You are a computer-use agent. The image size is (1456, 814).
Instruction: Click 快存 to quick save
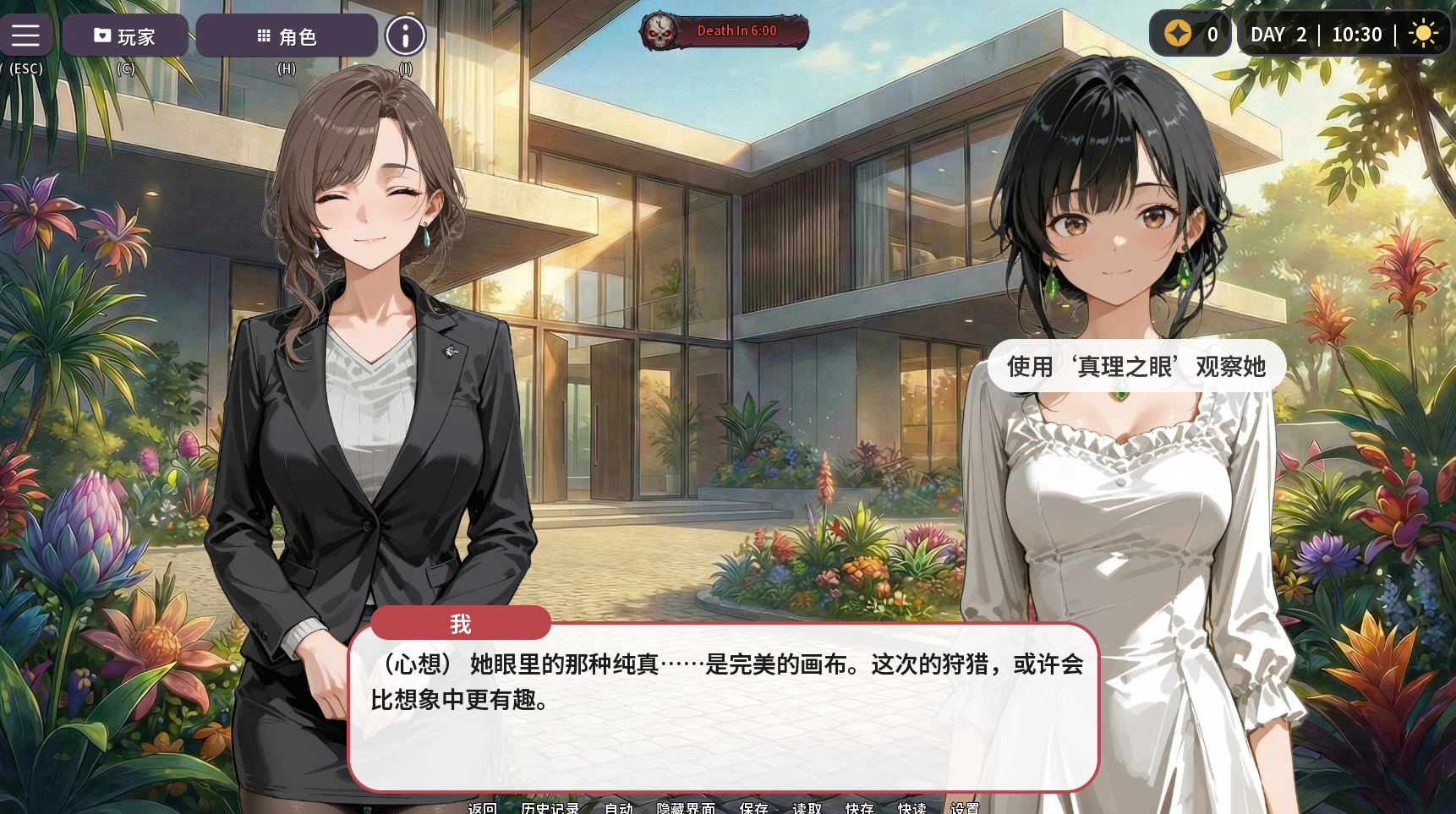coord(859,807)
